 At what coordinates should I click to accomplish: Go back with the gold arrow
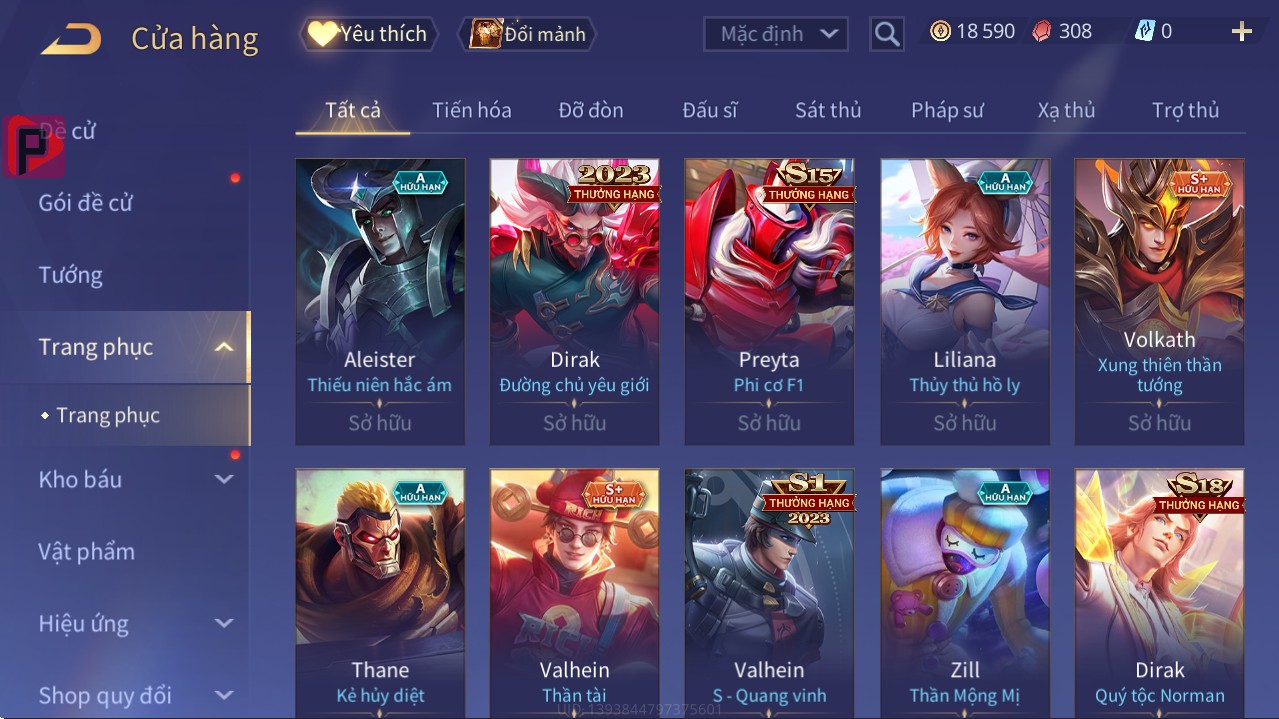(x=71, y=40)
